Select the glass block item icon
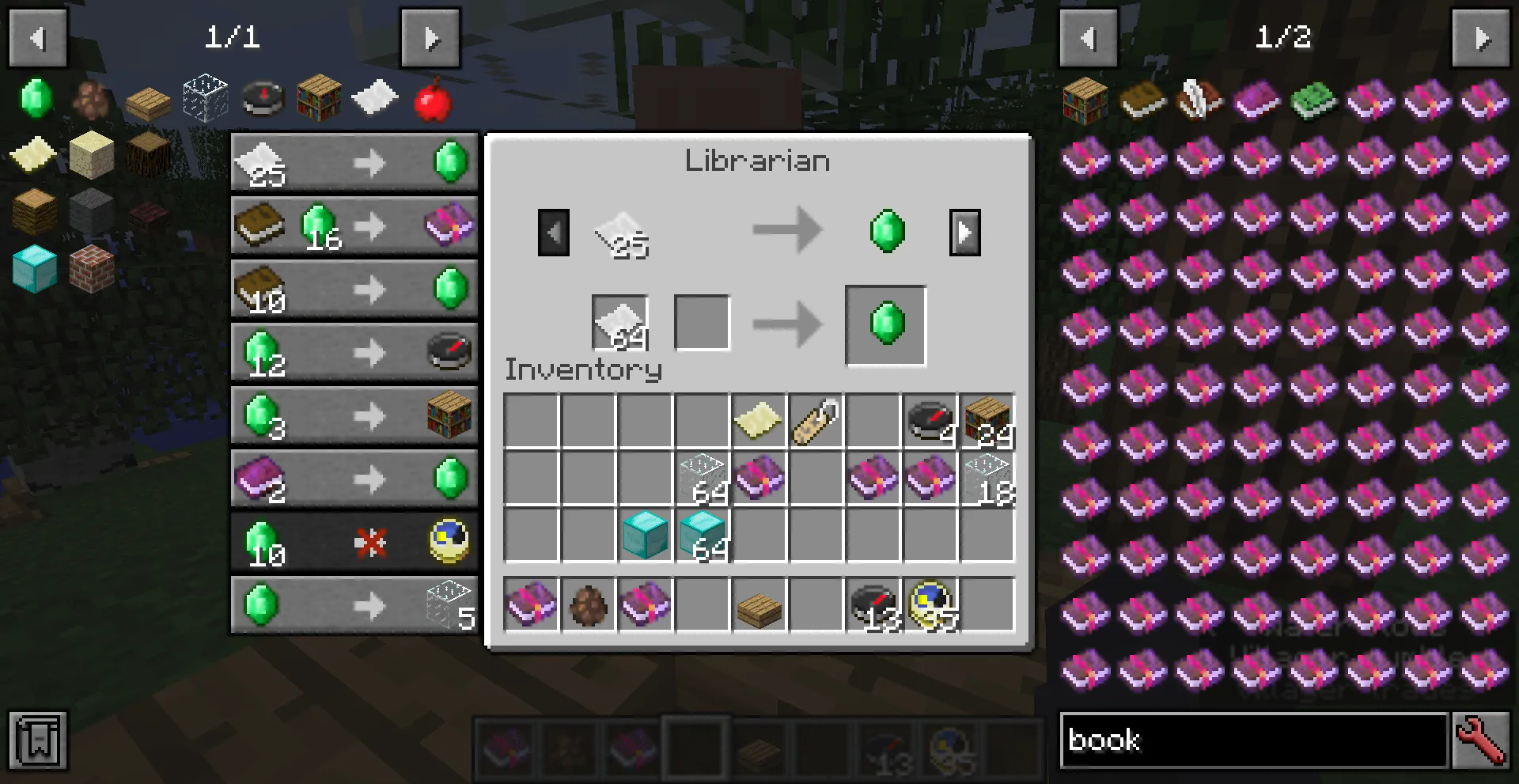The height and width of the screenshot is (784, 1519). tap(205, 97)
